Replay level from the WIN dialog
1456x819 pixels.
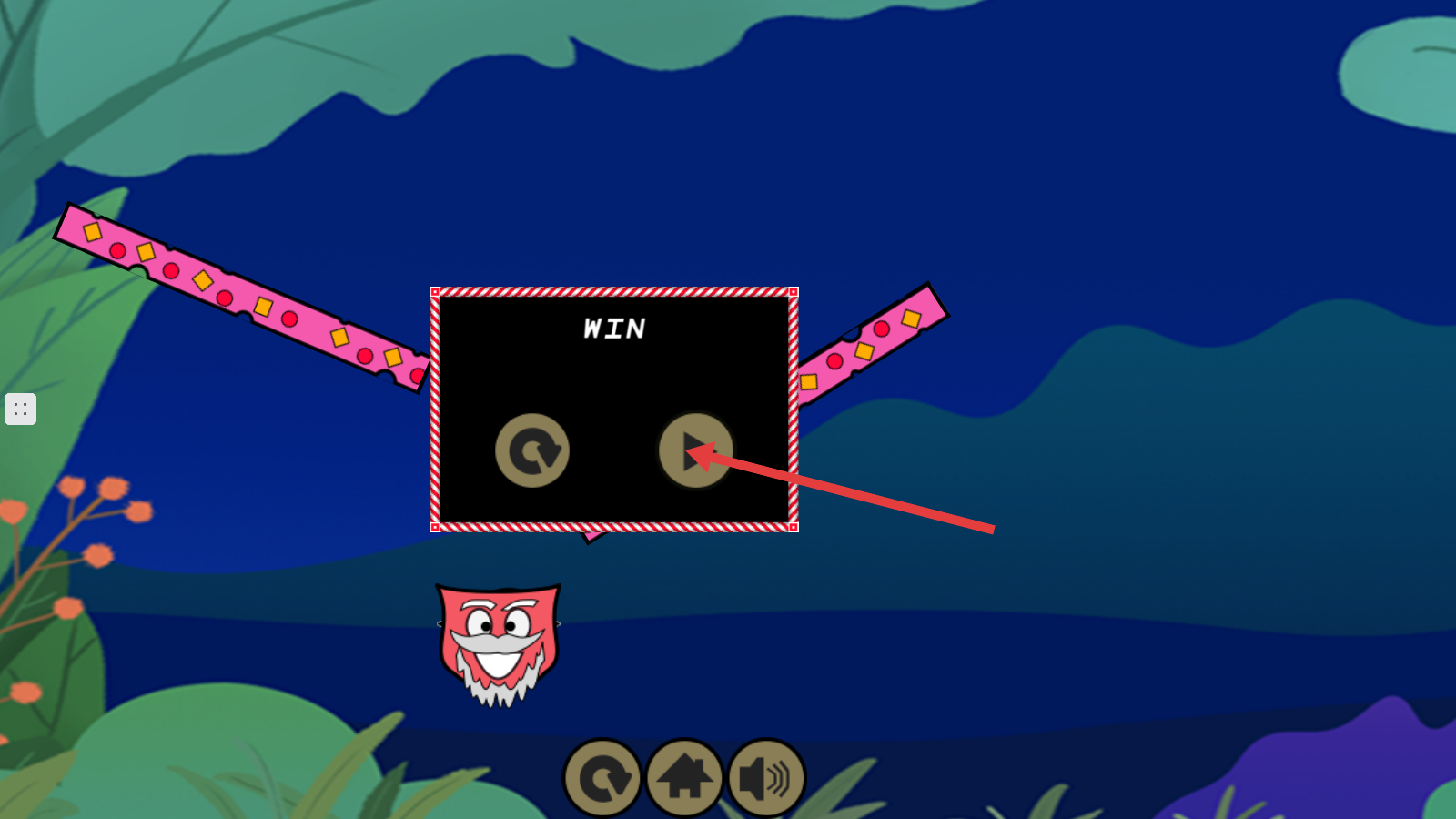pos(532,450)
